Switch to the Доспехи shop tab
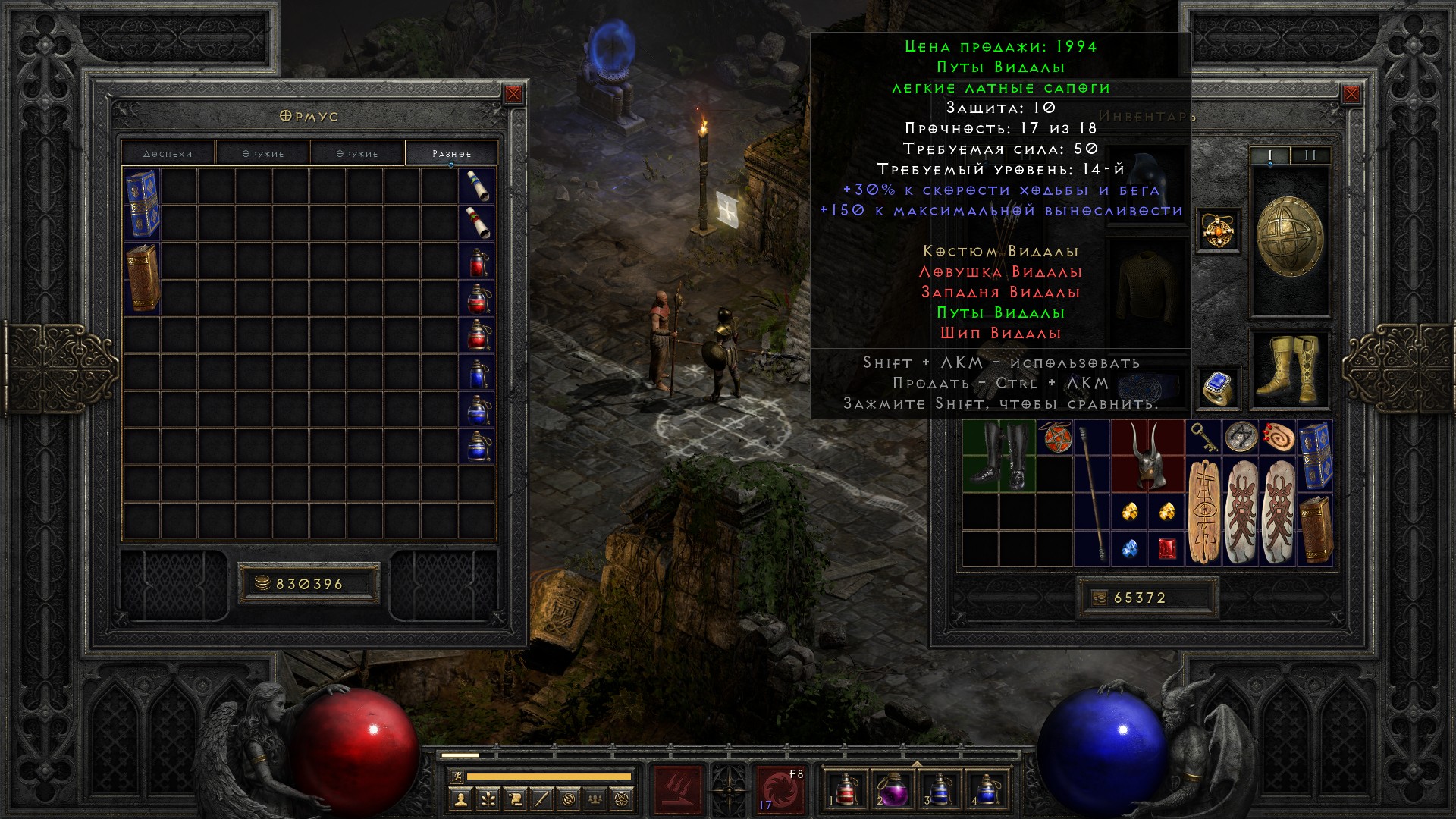This screenshot has height=819, width=1456. pyautogui.click(x=168, y=153)
